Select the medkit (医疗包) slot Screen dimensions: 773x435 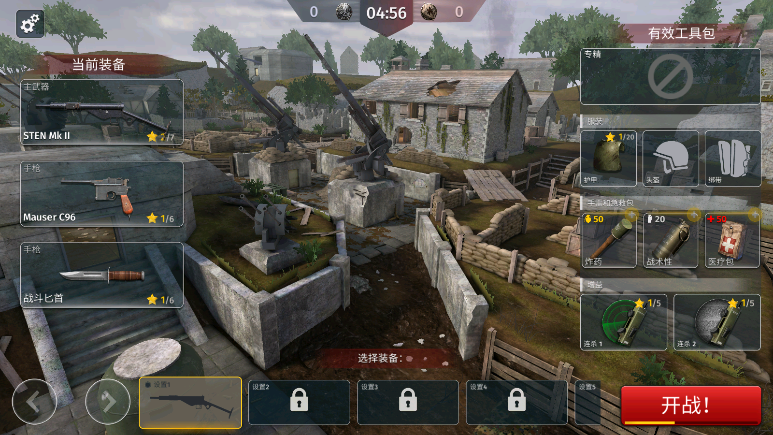click(x=732, y=239)
